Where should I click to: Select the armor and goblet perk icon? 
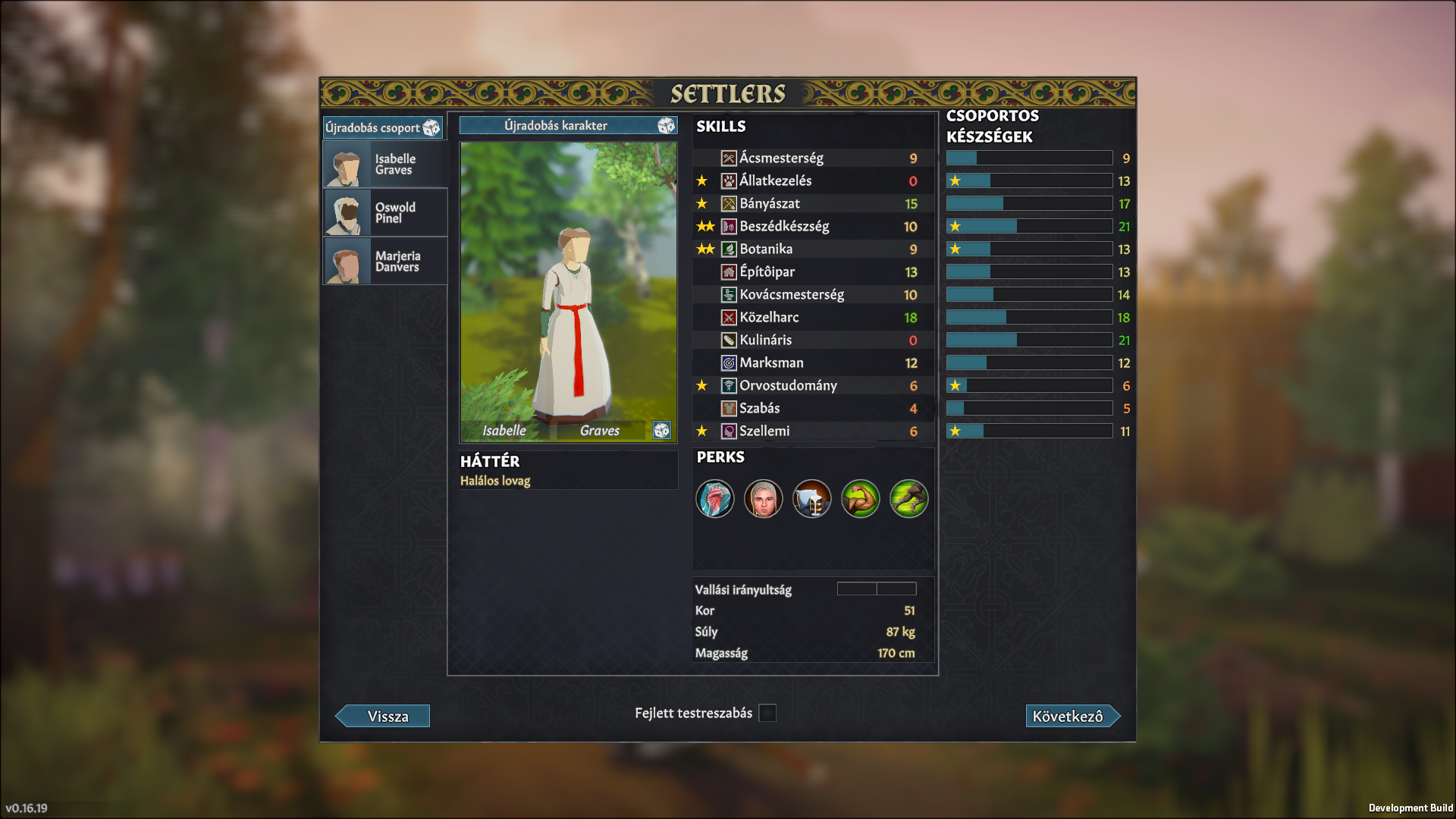pos(811,499)
